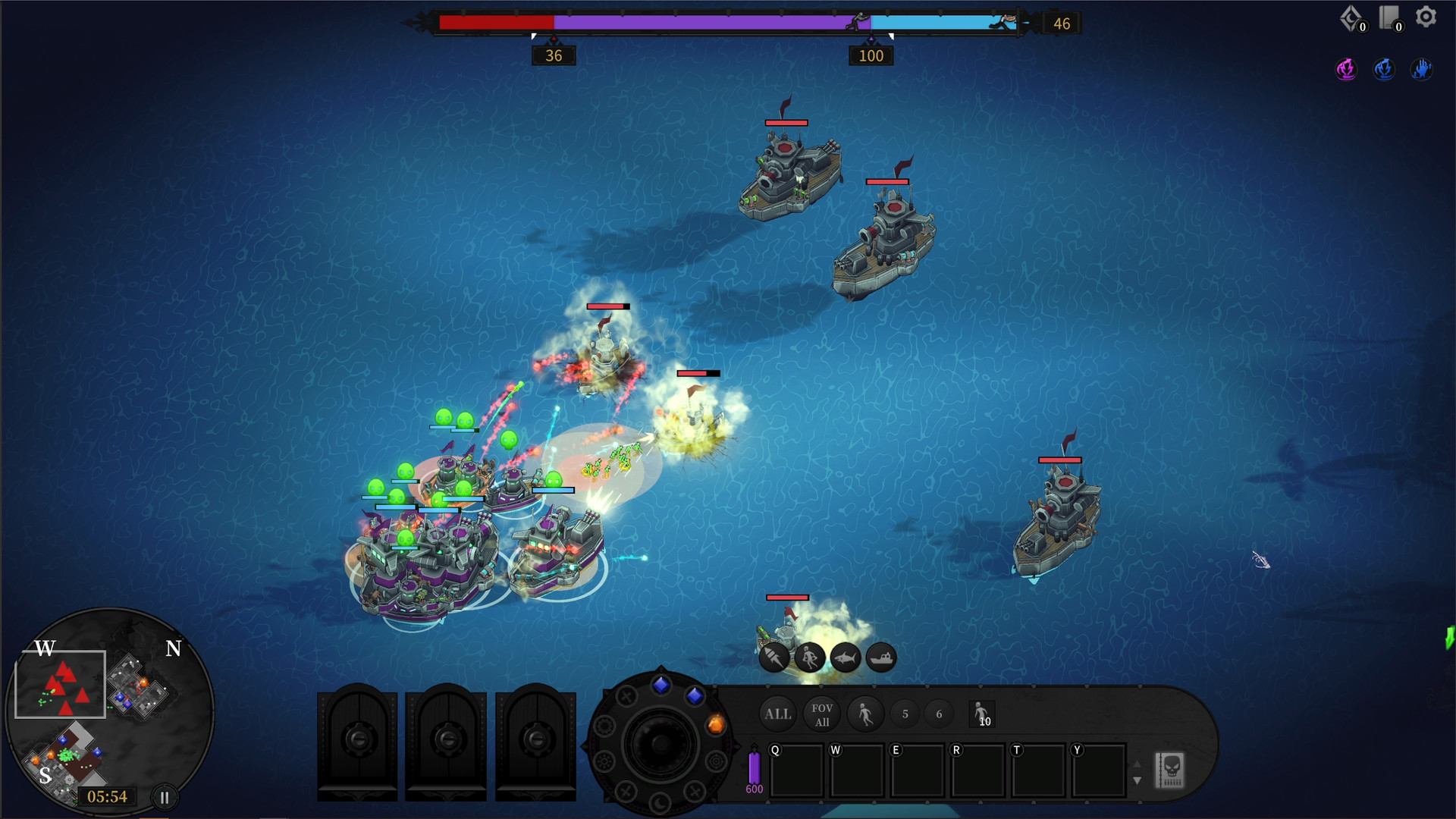Choose the ship filter icon
The image size is (1456, 819).
tap(881, 657)
